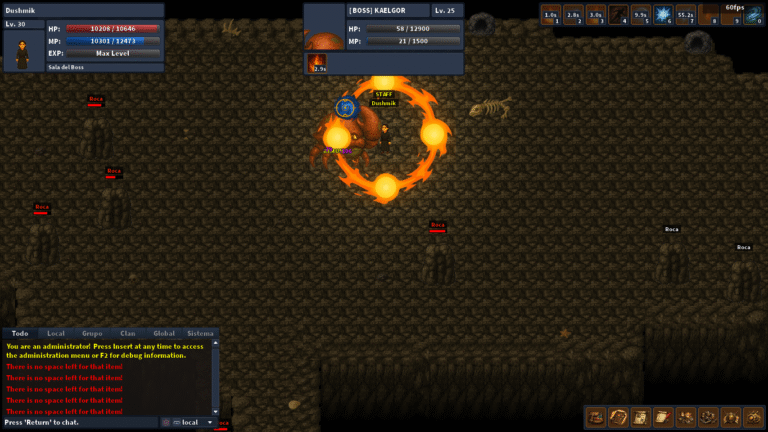Switch to the Local chat tab

[56, 333]
